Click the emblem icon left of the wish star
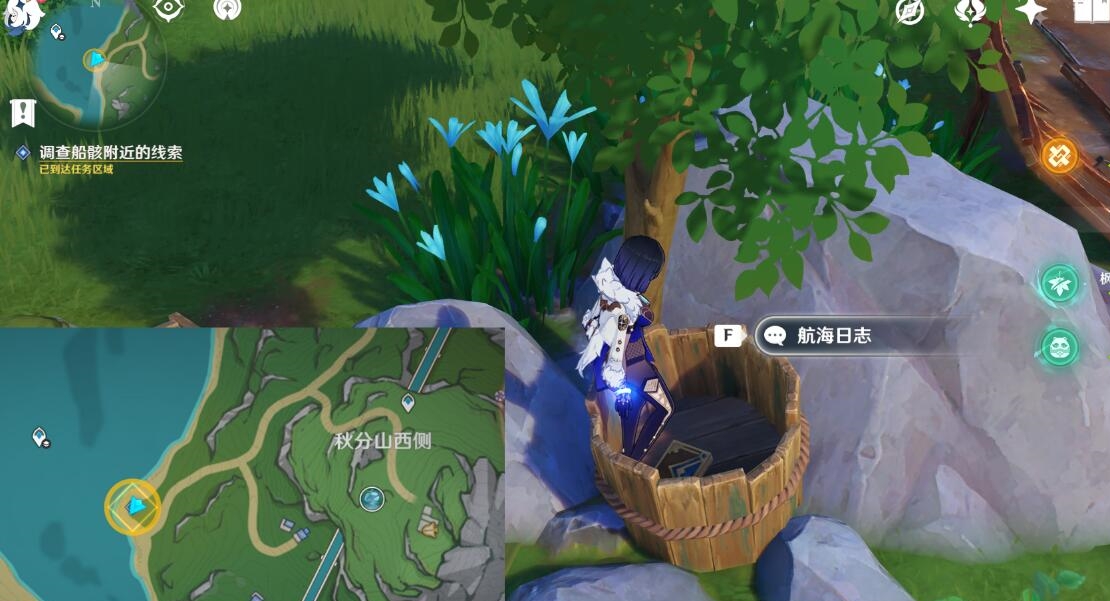The image size is (1110, 601). (x=969, y=11)
